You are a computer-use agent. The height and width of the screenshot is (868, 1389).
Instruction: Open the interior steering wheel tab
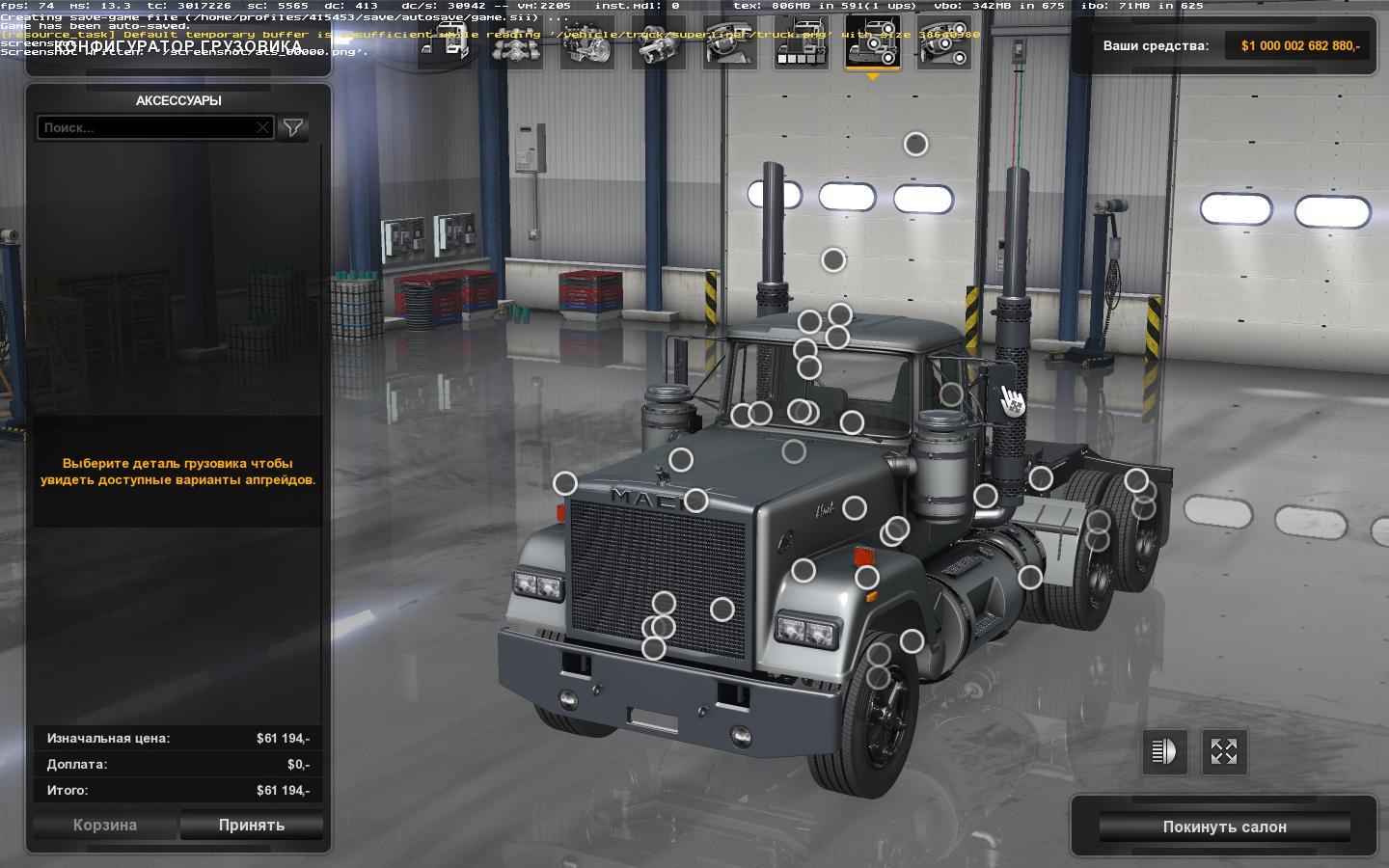[730, 44]
